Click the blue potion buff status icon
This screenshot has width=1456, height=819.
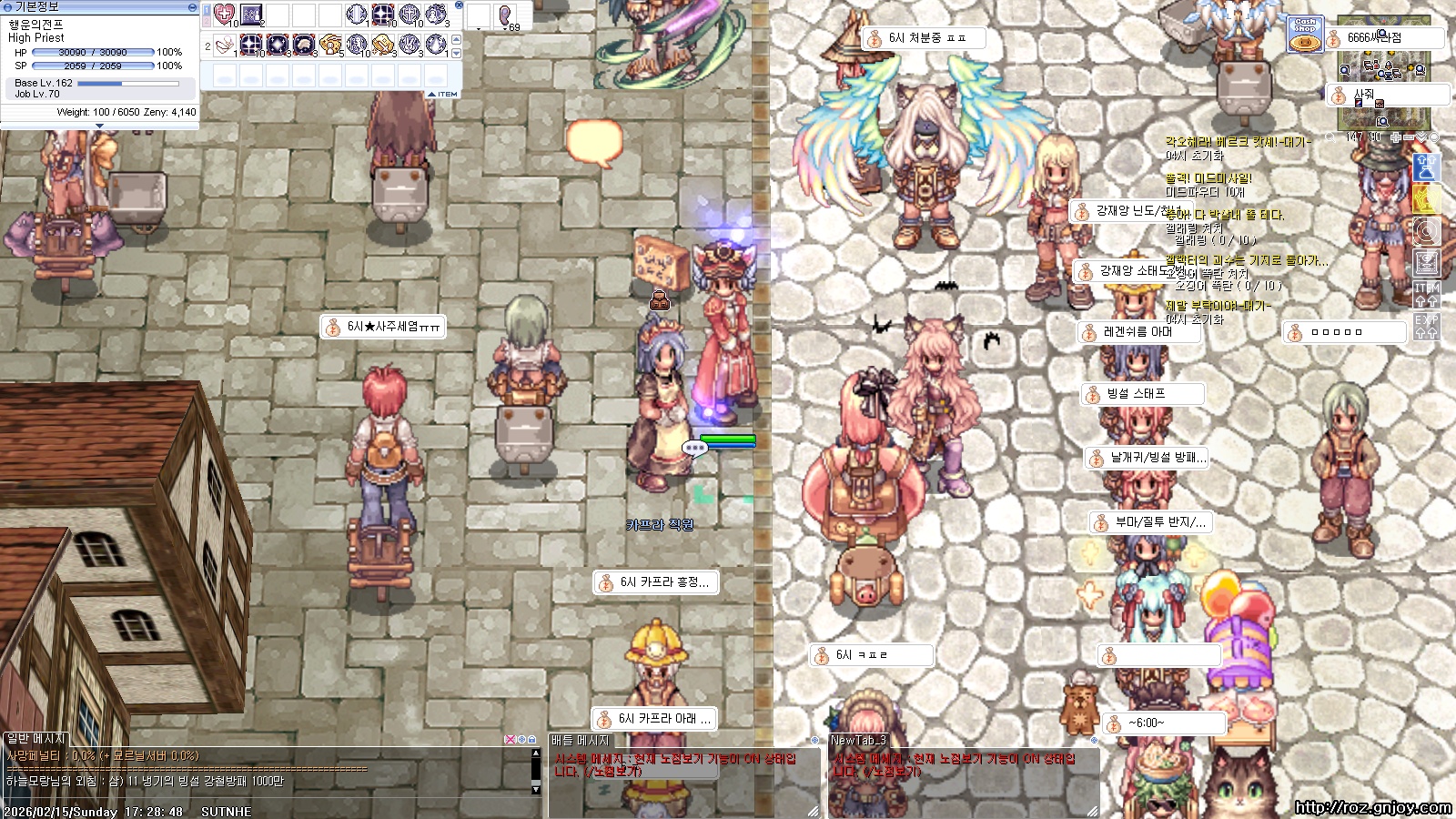[1426, 167]
